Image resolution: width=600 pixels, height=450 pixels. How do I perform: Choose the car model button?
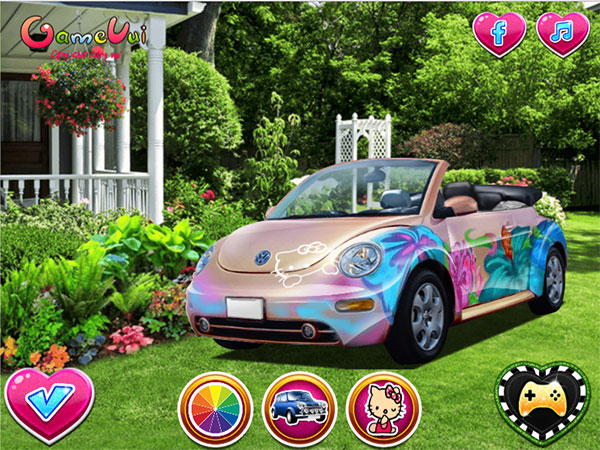[299, 409]
